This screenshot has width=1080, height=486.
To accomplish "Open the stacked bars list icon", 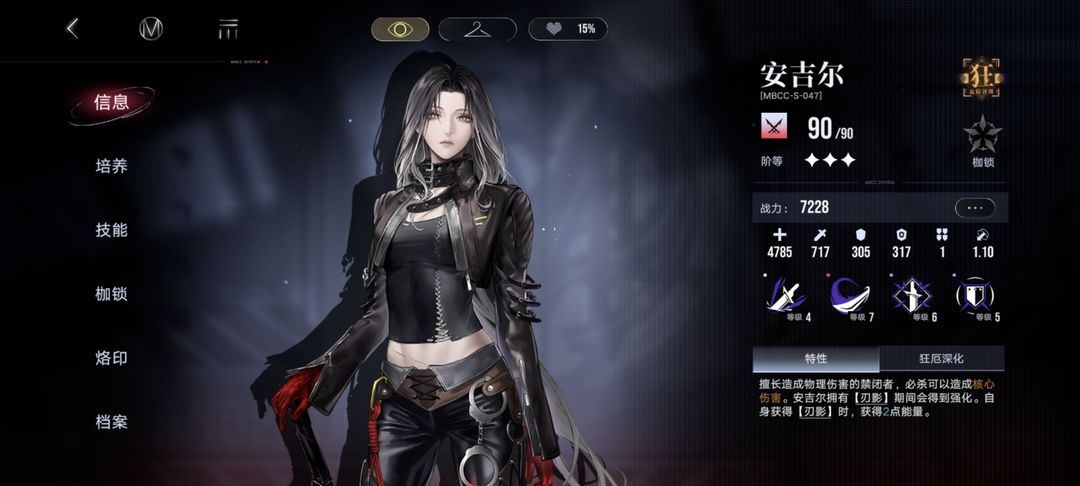I will click(x=228, y=29).
